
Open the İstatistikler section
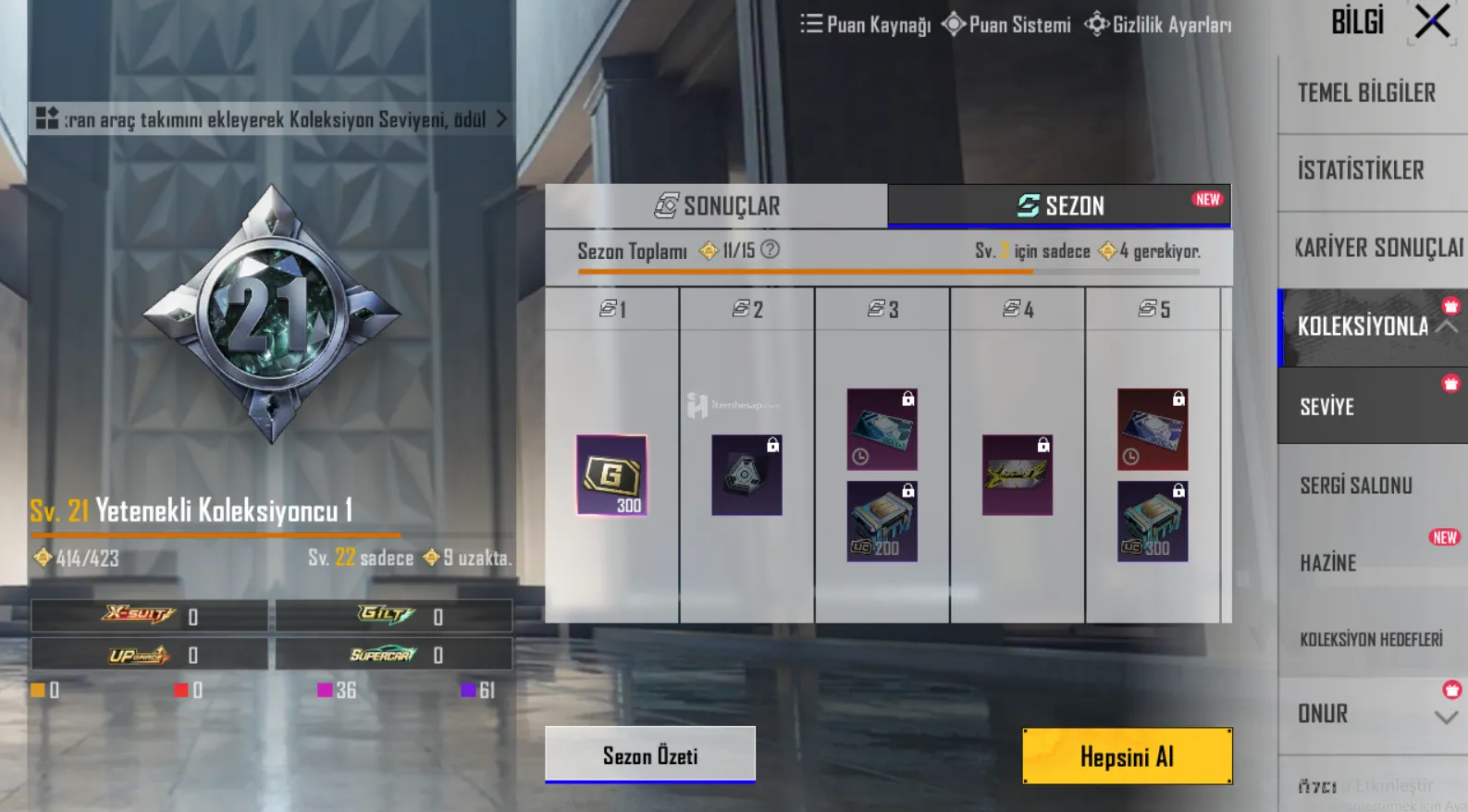coord(1361,170)
